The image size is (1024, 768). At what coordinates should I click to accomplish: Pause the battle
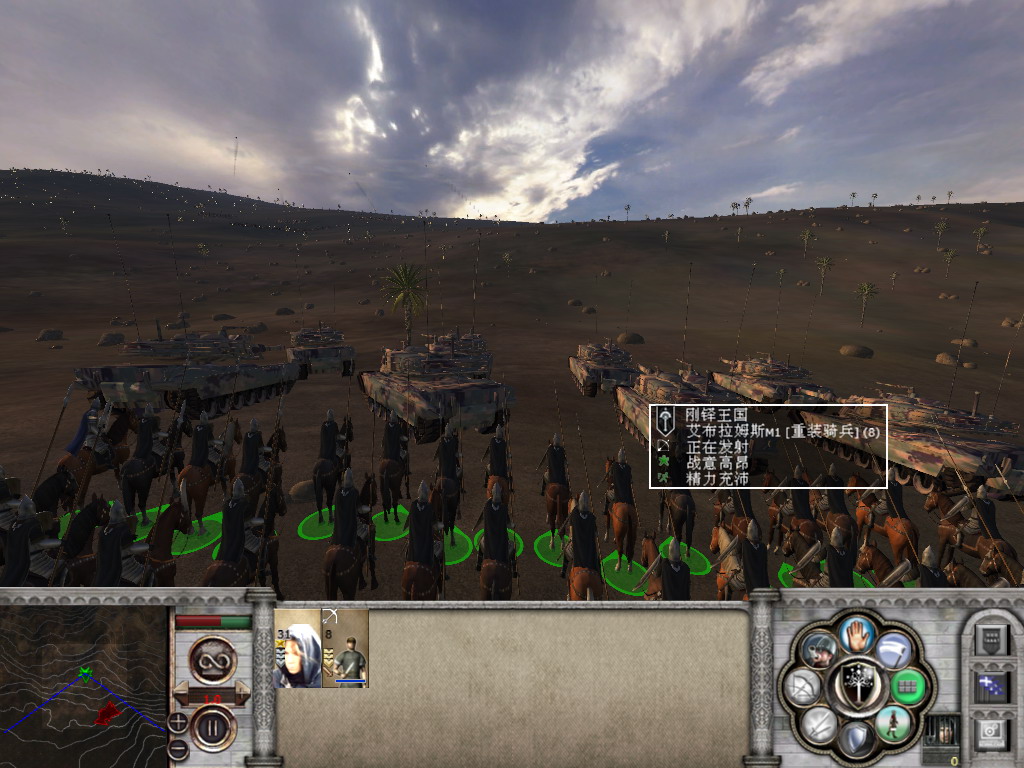[212, 727]
